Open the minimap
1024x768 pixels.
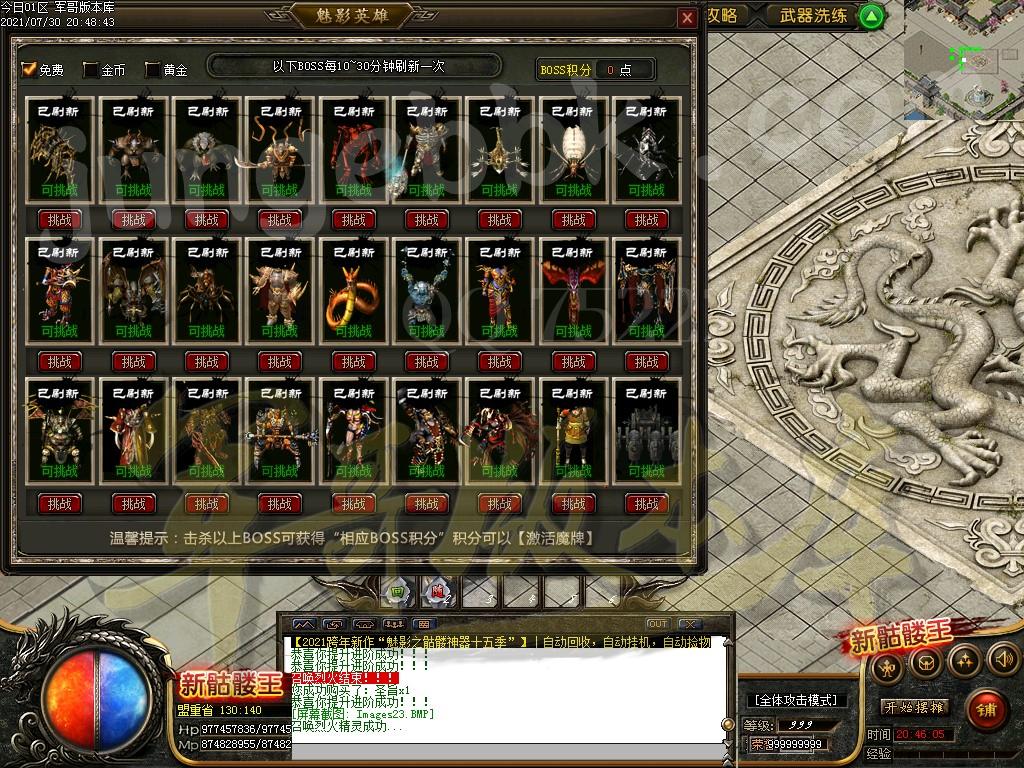(x=964, y=60)
